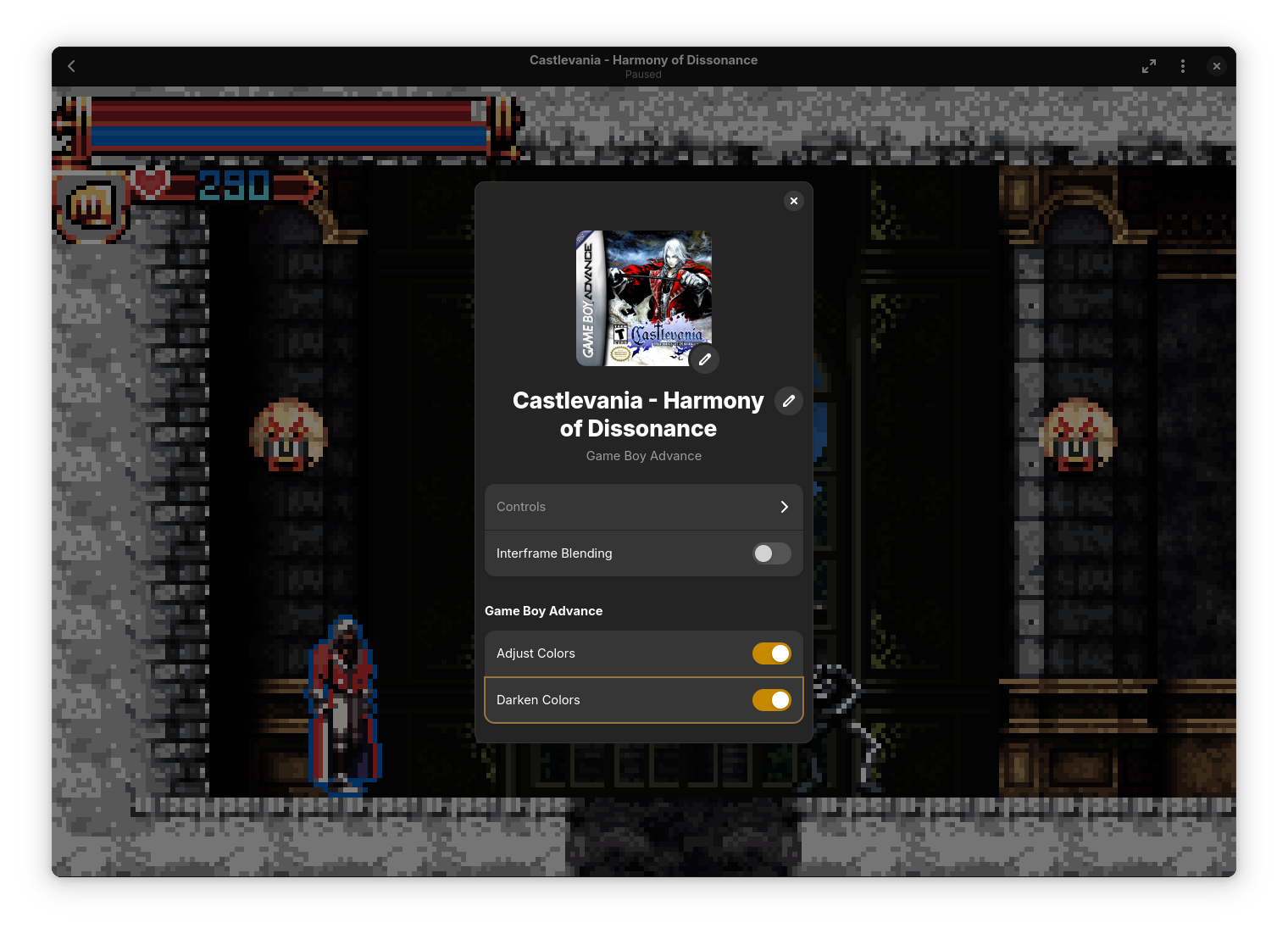Image resolution: width=1288 pixels, height=934 pixels.
Task: Click the back arrow in the header bar
Action: pos(71,65)
